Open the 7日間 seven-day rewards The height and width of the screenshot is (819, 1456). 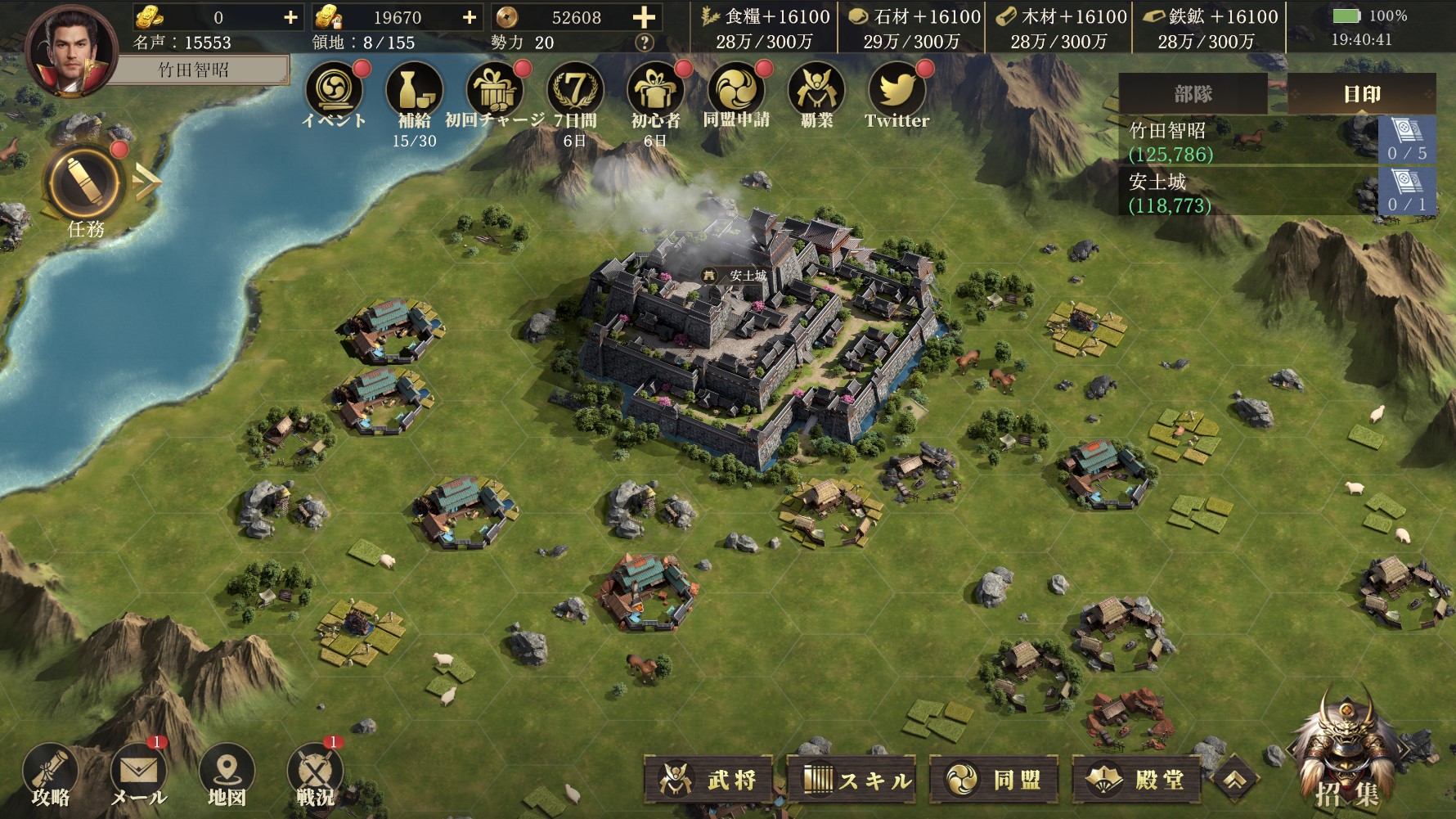(x=575, y=92)
